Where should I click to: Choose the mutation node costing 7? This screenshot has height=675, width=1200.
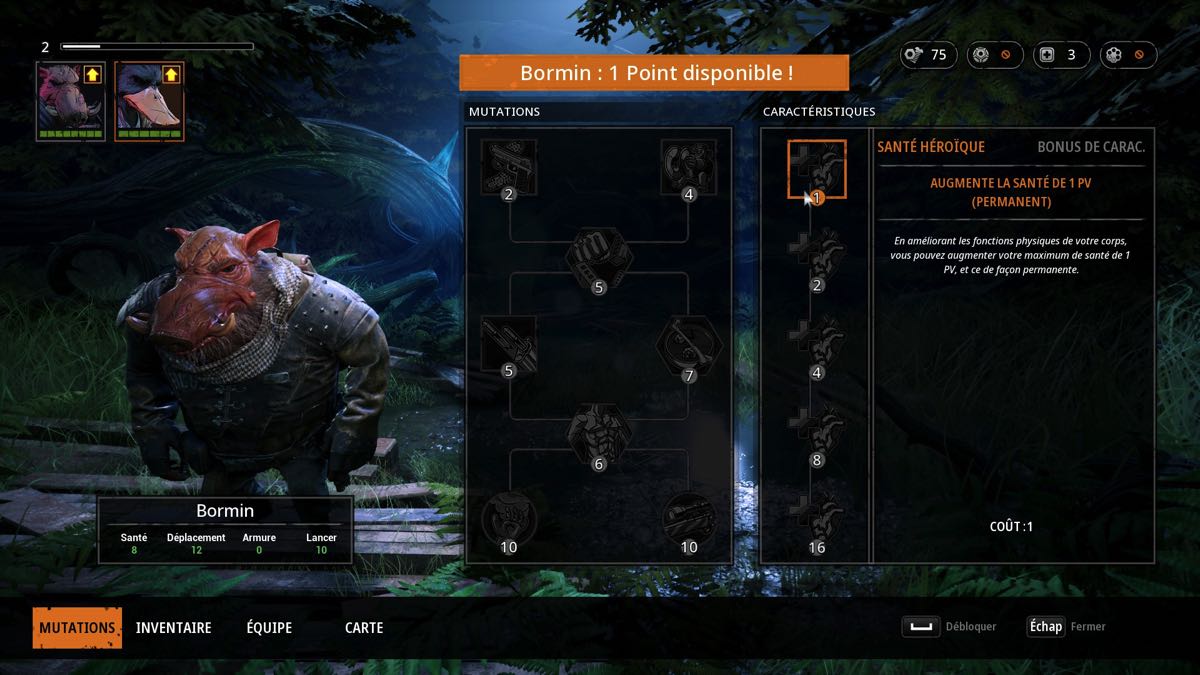[688, 347]
